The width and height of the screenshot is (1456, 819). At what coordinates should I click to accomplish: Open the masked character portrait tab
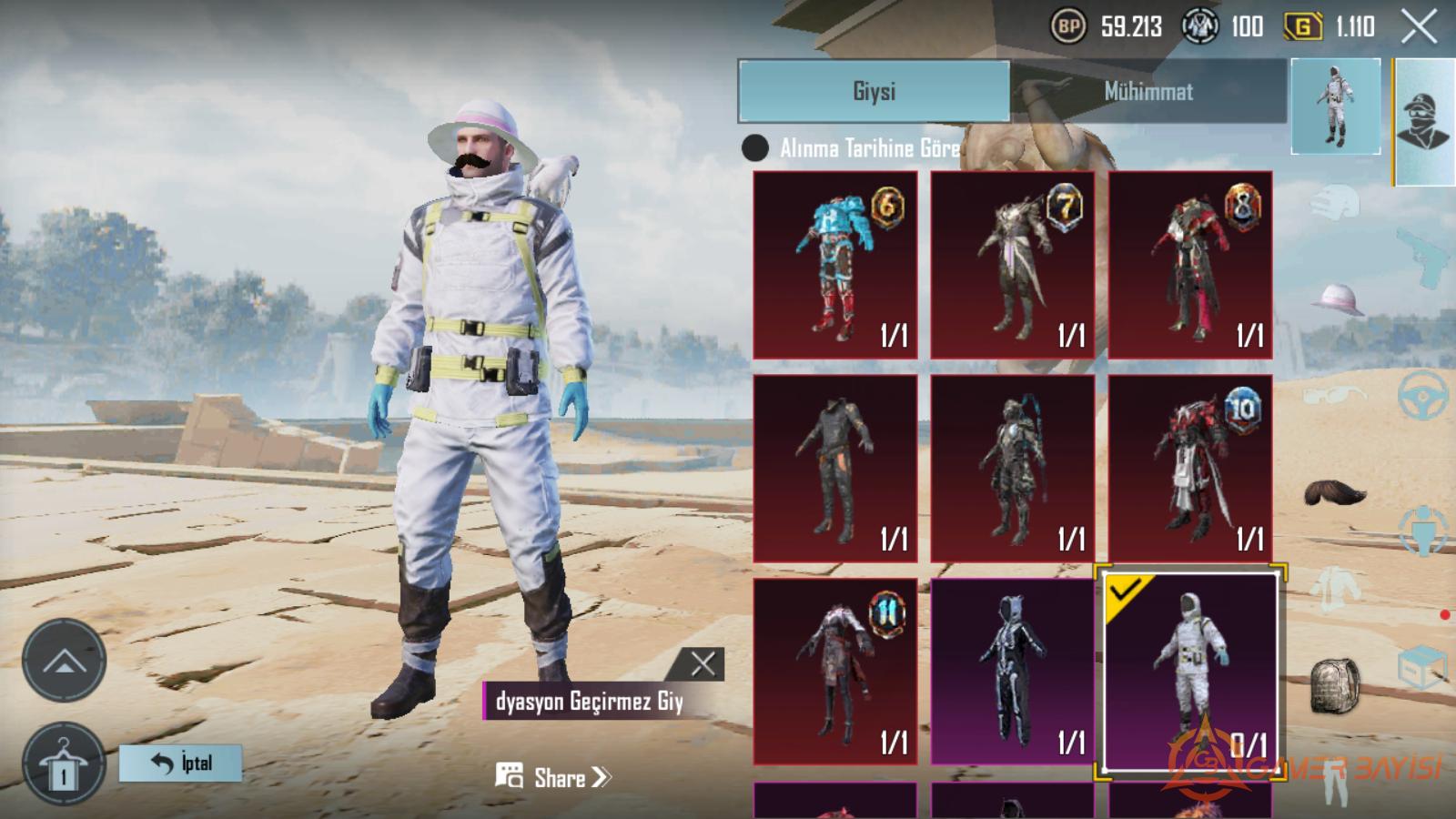click(x=1424, y=121)
